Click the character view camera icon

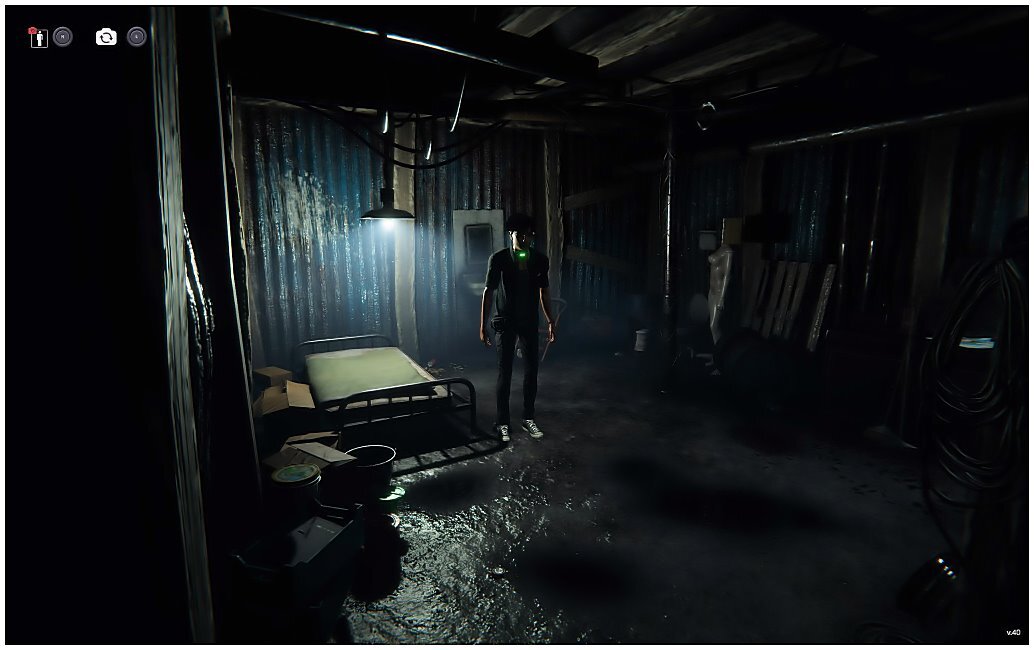point(39,37)
